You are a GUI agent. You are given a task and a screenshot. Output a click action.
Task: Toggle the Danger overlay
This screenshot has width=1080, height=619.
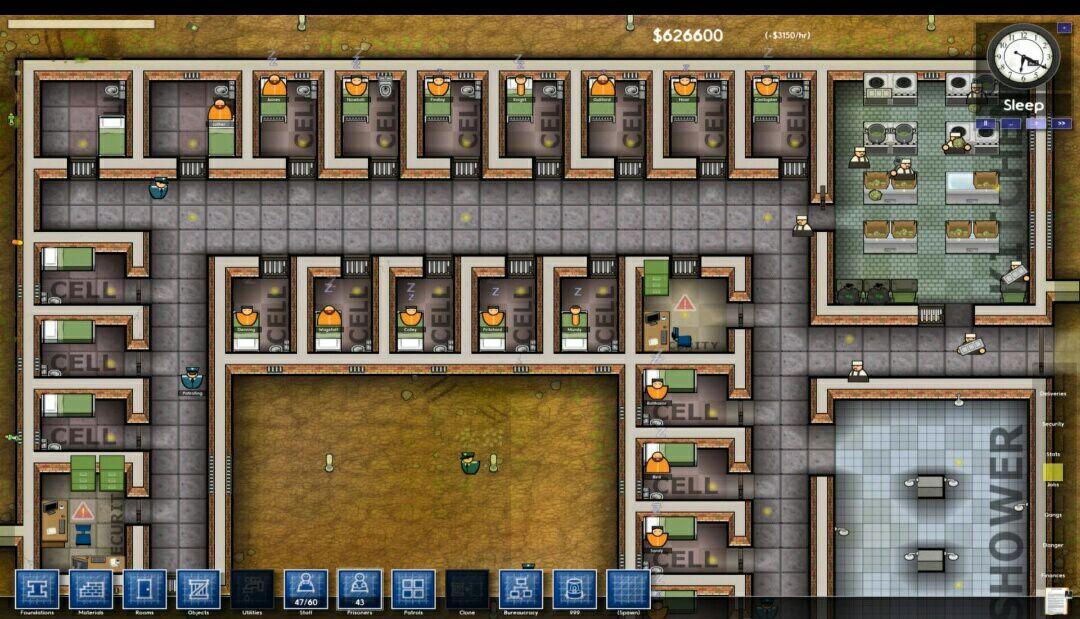click(x=1053, y=545)
